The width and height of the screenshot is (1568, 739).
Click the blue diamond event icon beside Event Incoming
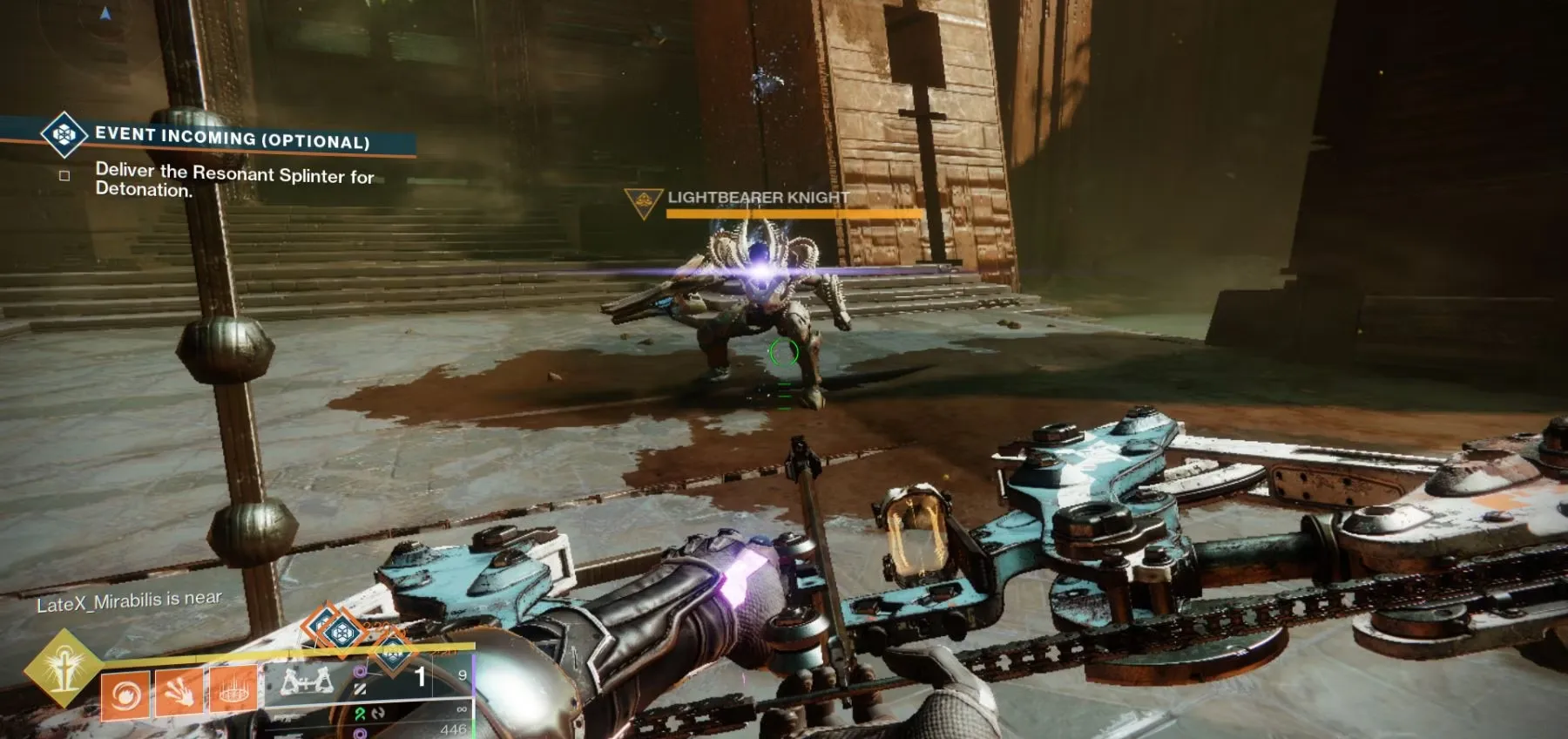click(x=64, y=134)
